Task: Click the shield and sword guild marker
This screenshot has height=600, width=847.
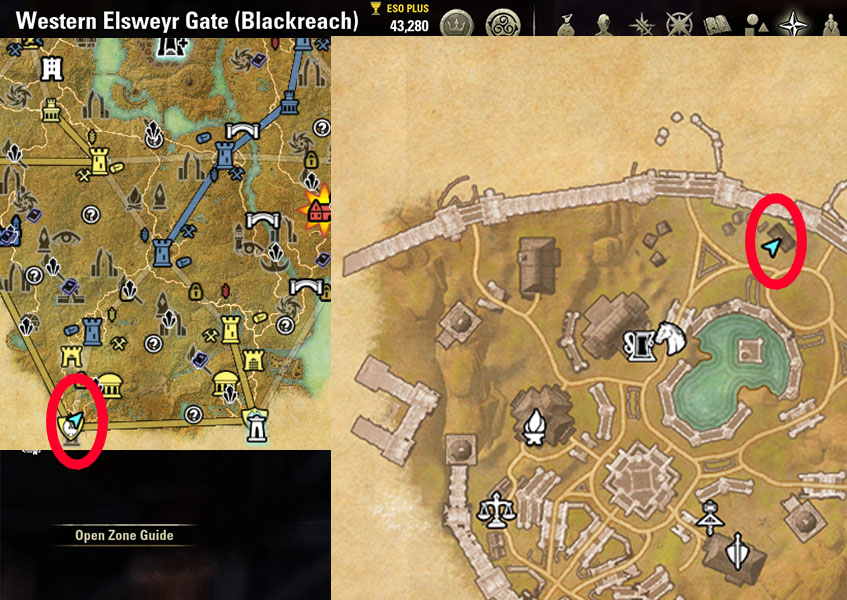Action: pyautogui.click(x=738, y=549)
